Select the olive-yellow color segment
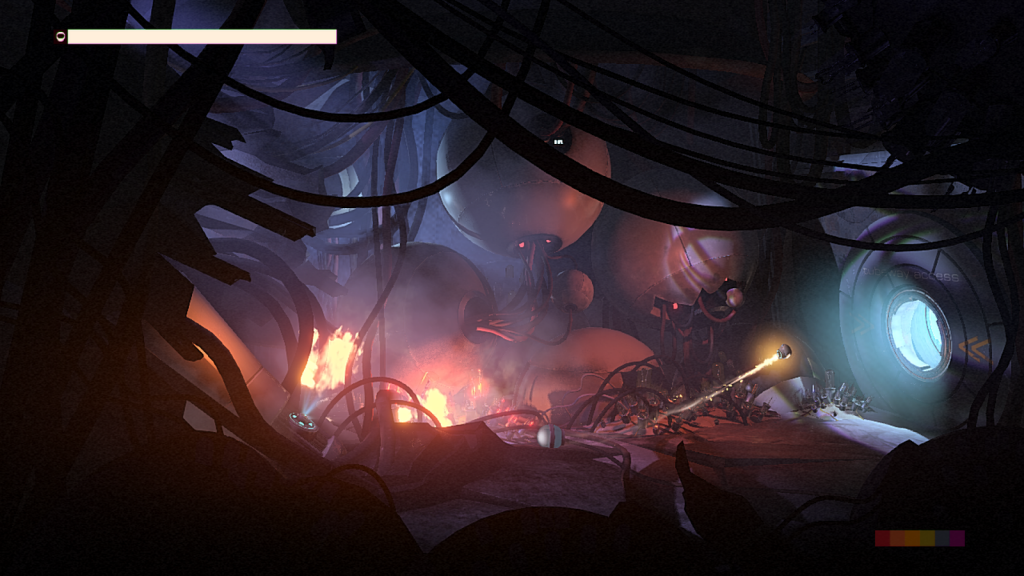Viewport: 1024px width, 576px height. tap(927, 538)
